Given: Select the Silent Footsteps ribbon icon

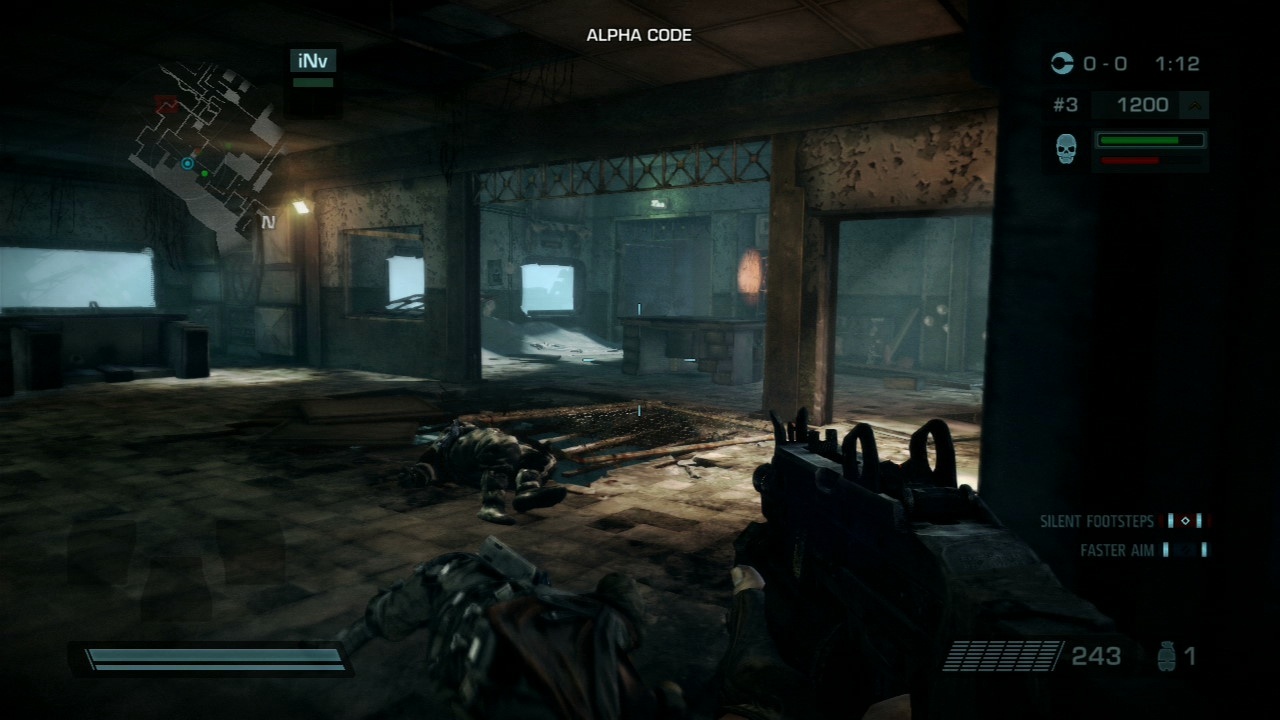Looking at the screenshot, I should coord(1185,521).
